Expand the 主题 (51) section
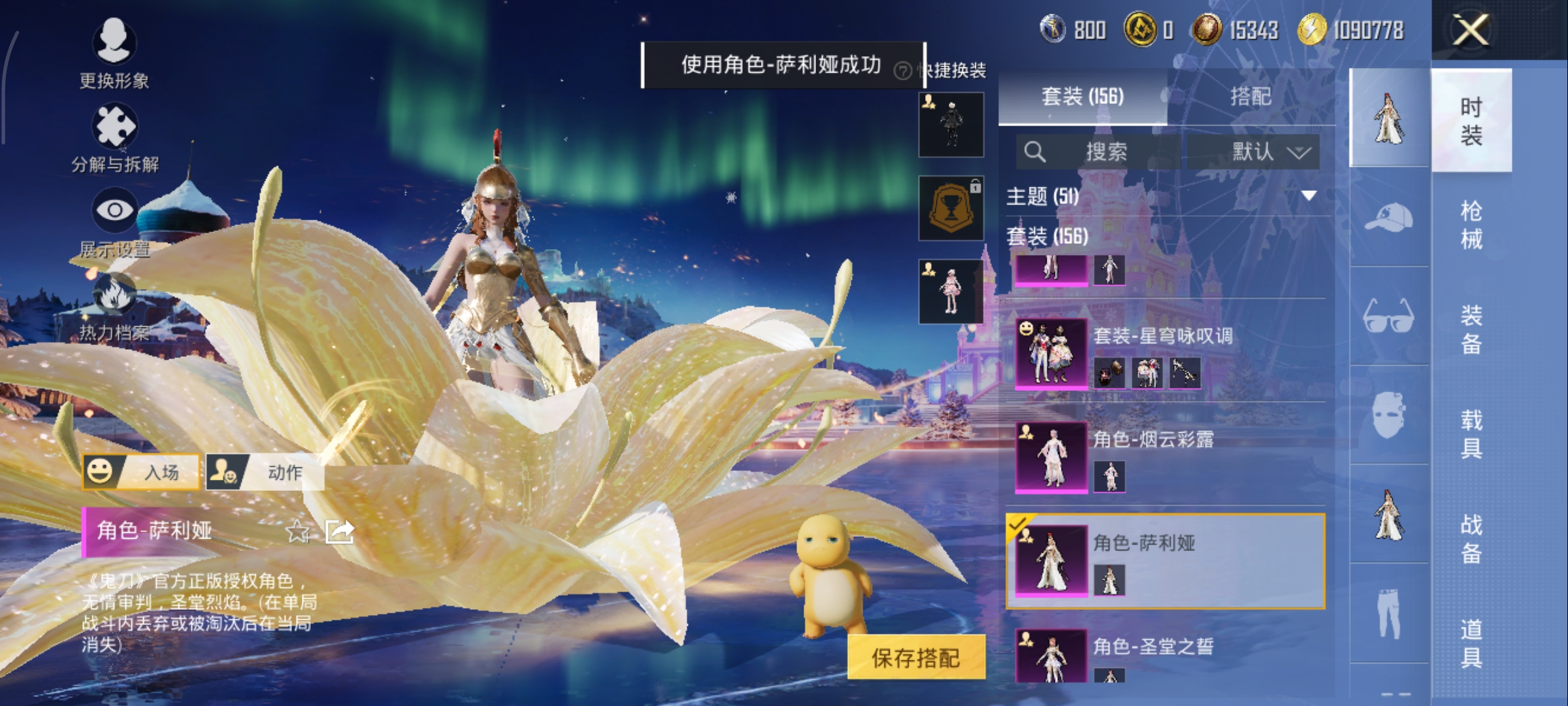The image size is (1568, 706). tap(1309, 195)
